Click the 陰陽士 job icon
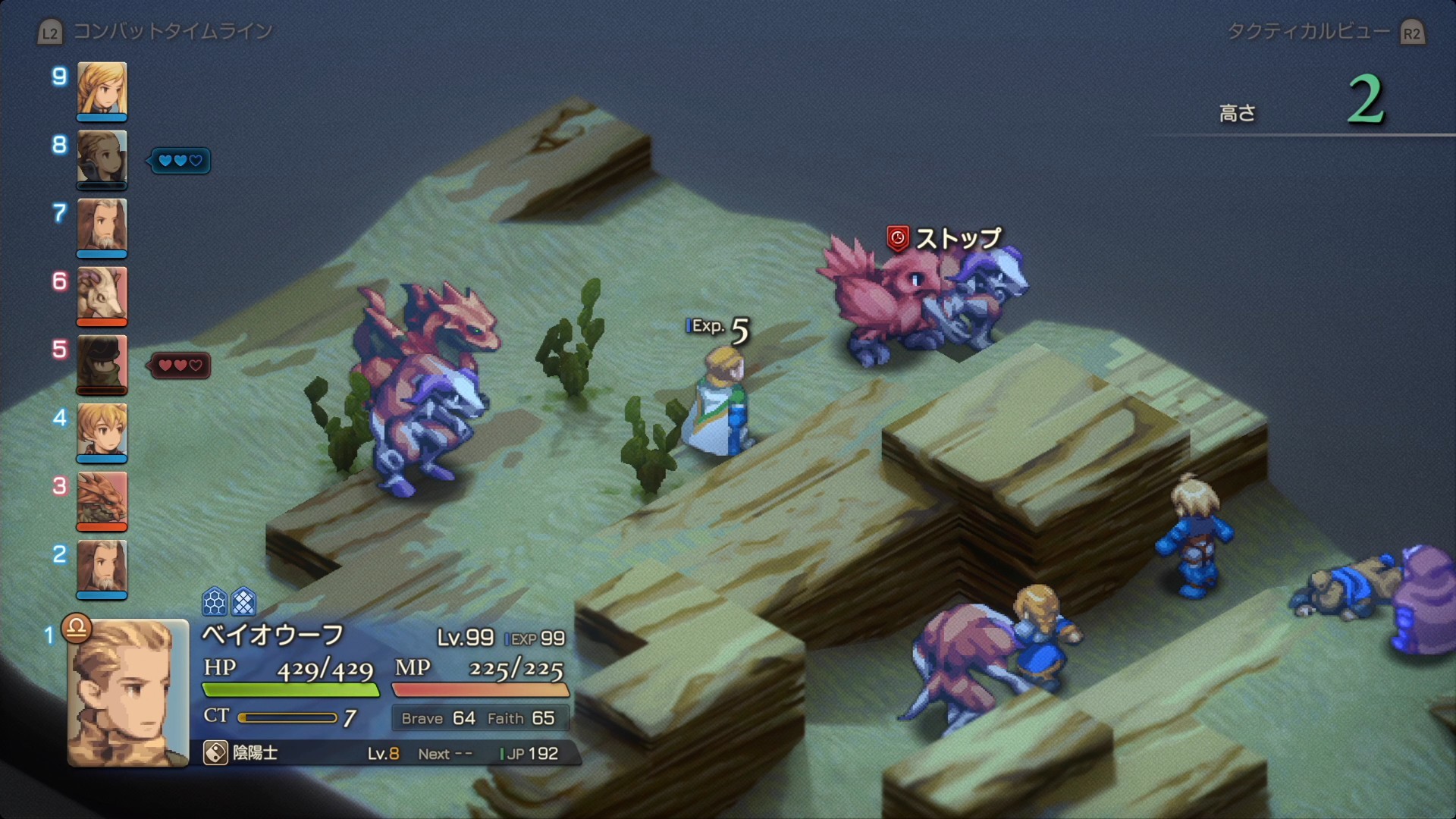1456x819 pixels. click(215, 753)
